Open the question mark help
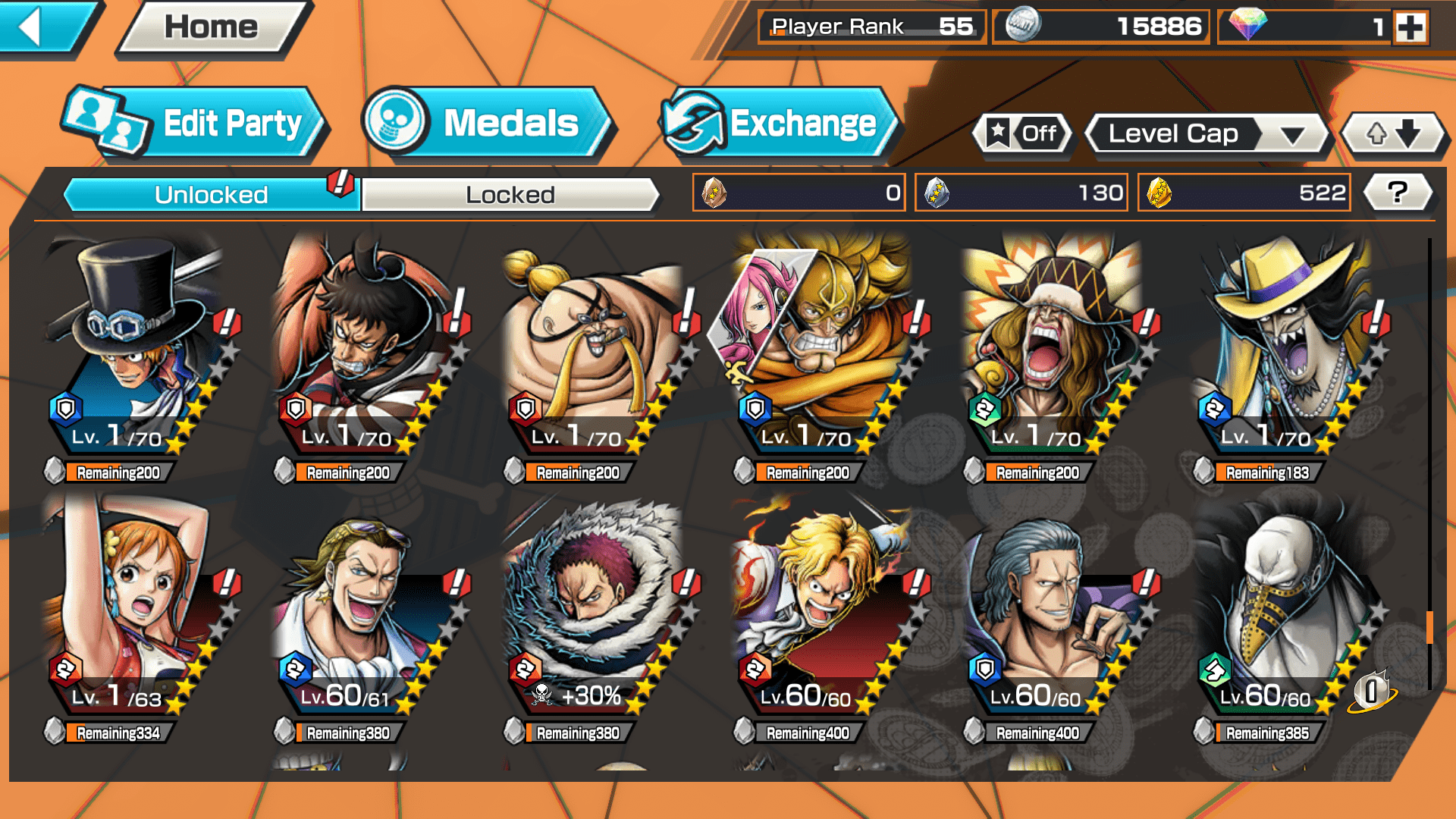1456x819 pixels. [1397, 193]
